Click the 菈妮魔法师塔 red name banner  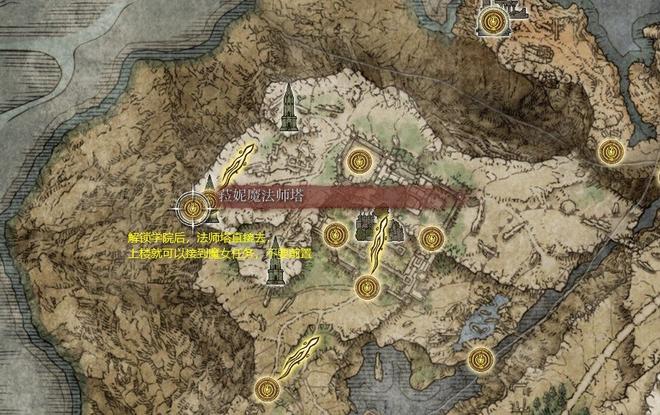point(330,195)
